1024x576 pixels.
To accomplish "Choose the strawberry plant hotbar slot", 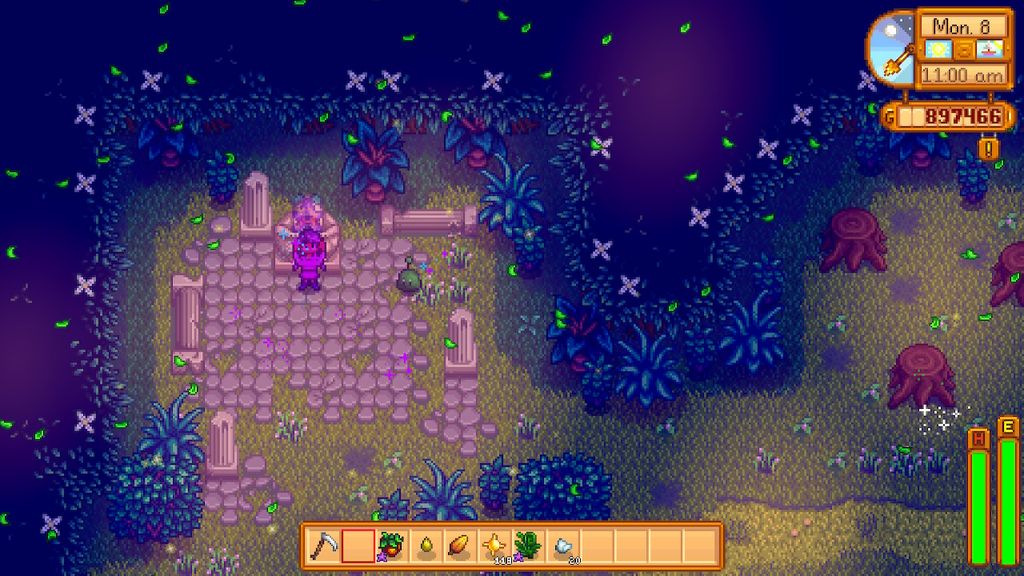I will click(x=392, y=546).
